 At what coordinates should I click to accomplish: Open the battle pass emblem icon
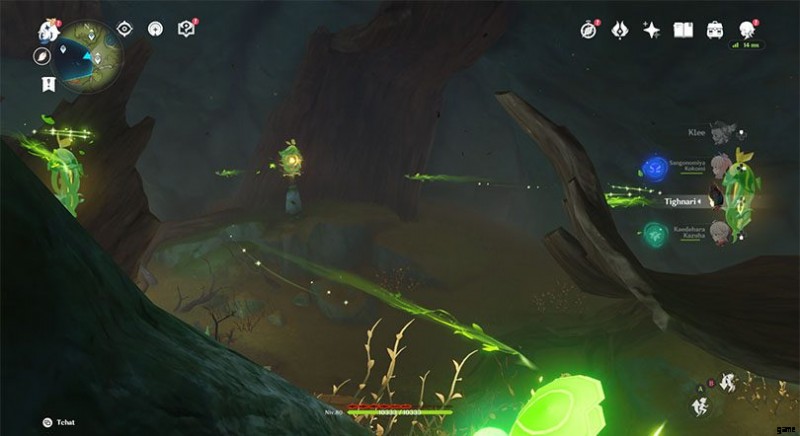coord(619,30)
